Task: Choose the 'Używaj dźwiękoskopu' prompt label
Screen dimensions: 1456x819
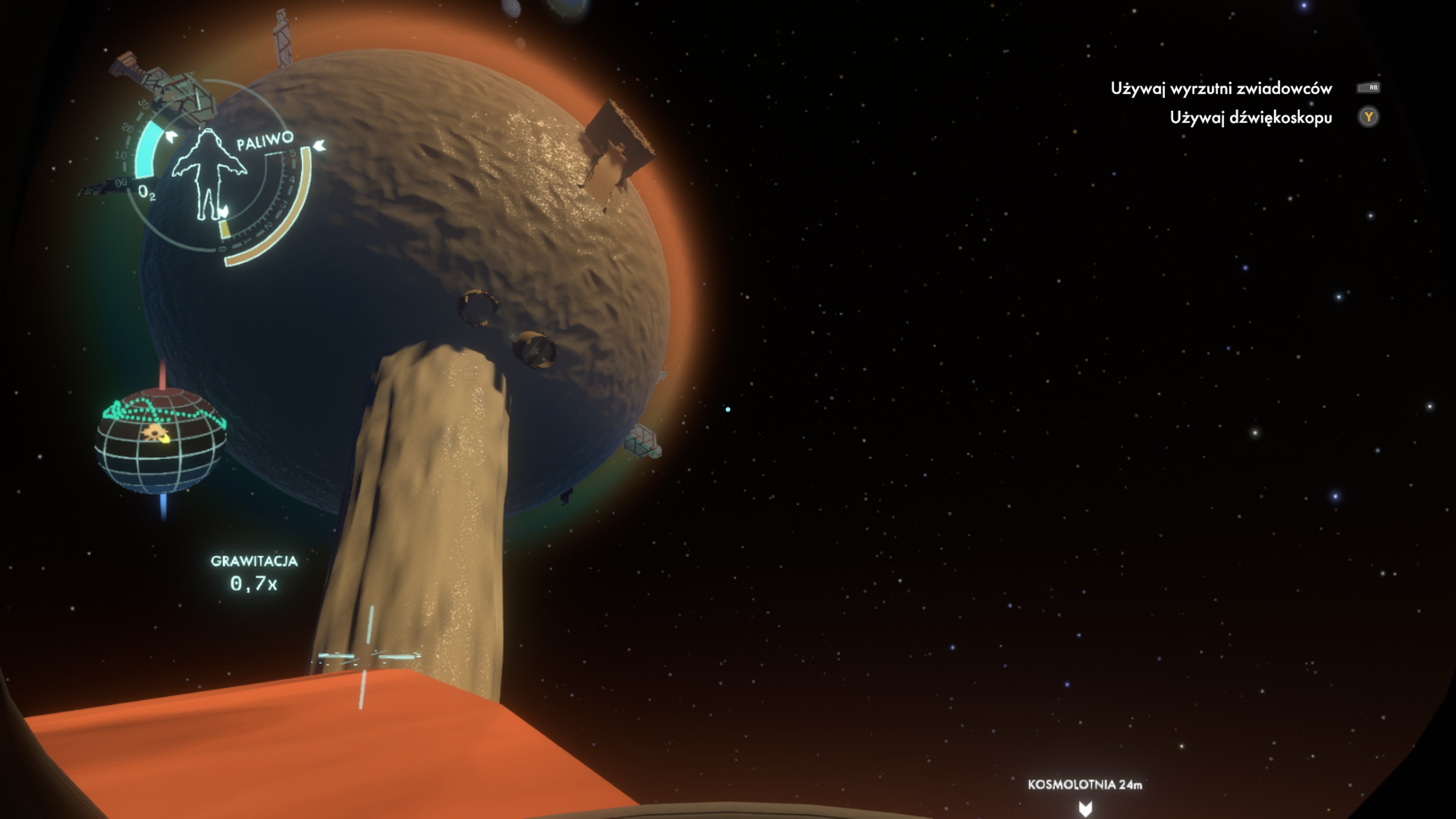Action: (1250, 118)
